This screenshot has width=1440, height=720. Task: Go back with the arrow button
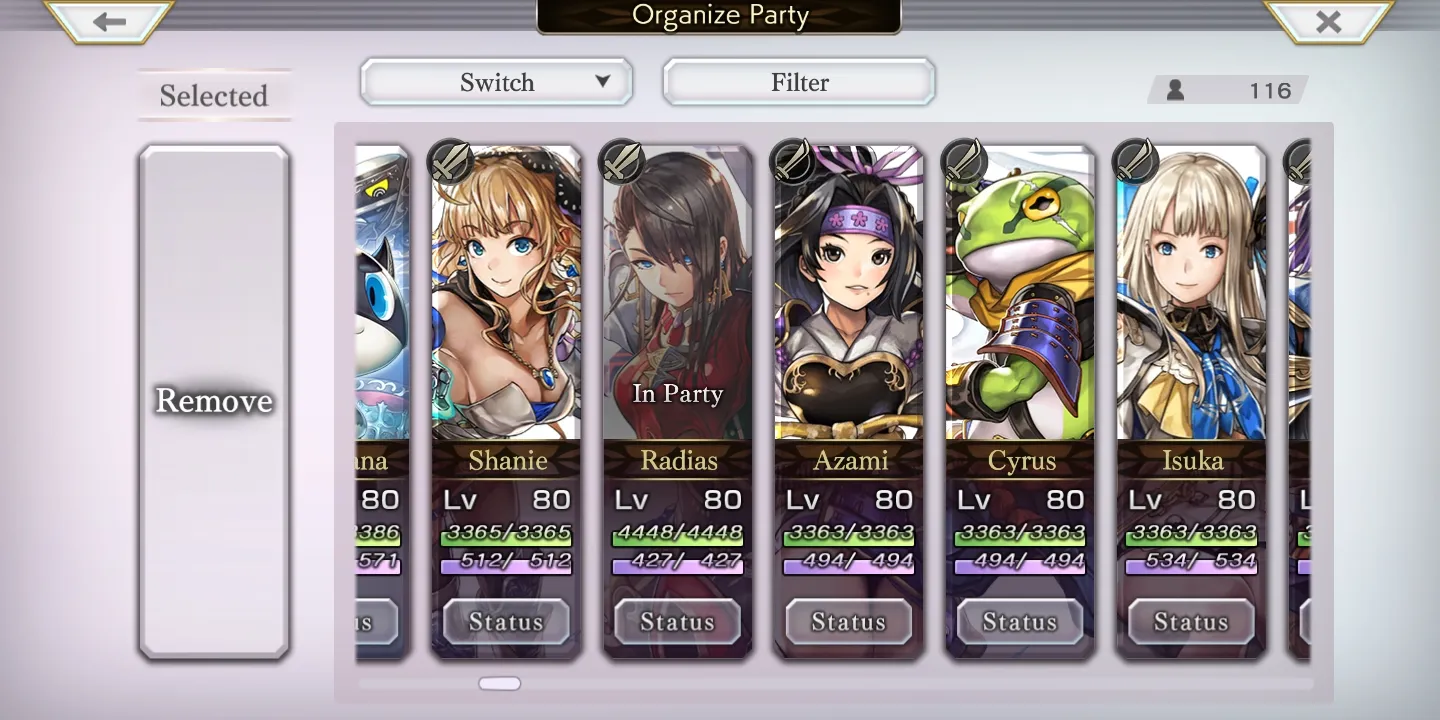click(109, 21)
